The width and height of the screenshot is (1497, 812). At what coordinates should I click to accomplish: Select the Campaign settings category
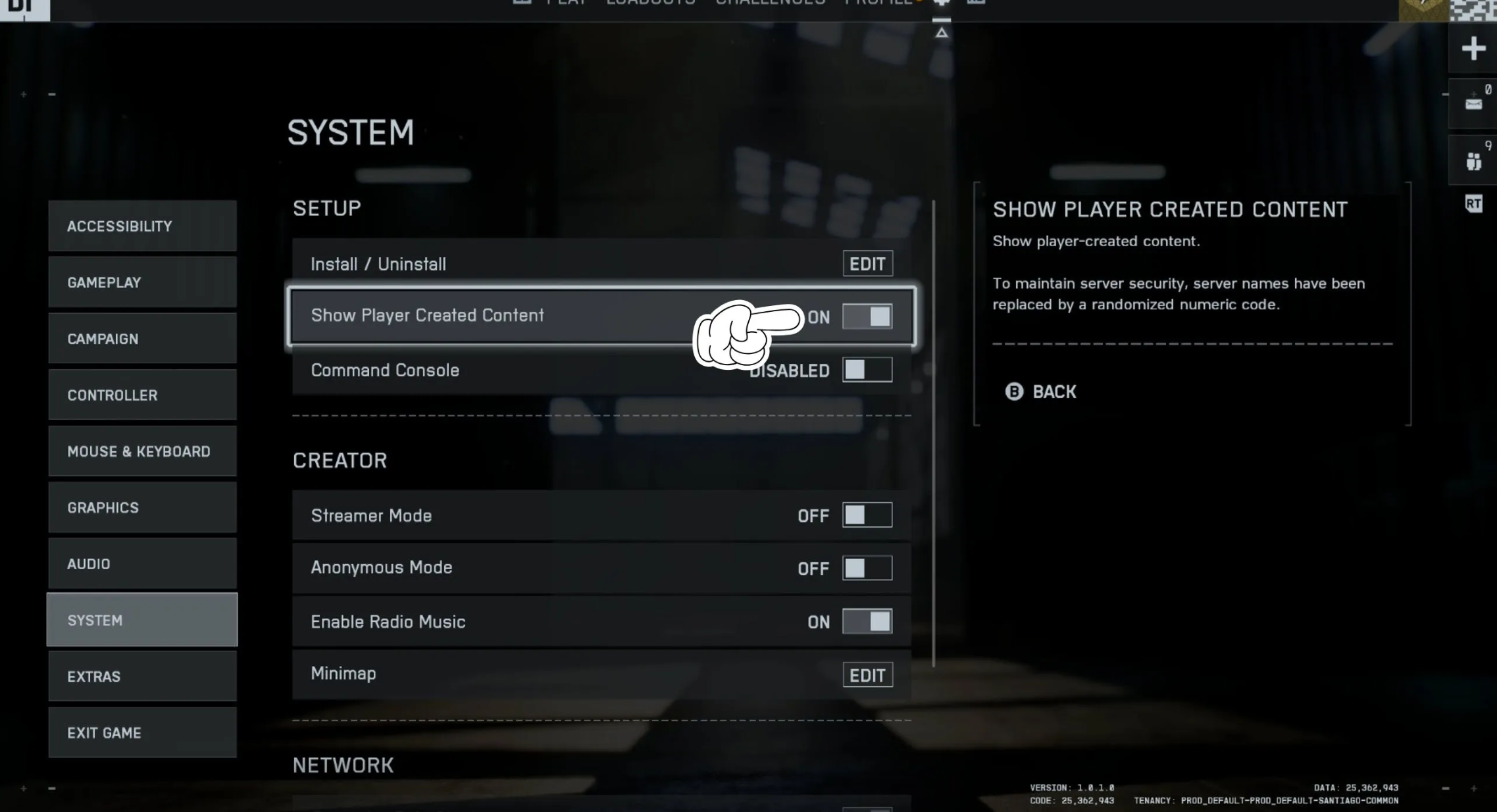[x=142, y=339]
